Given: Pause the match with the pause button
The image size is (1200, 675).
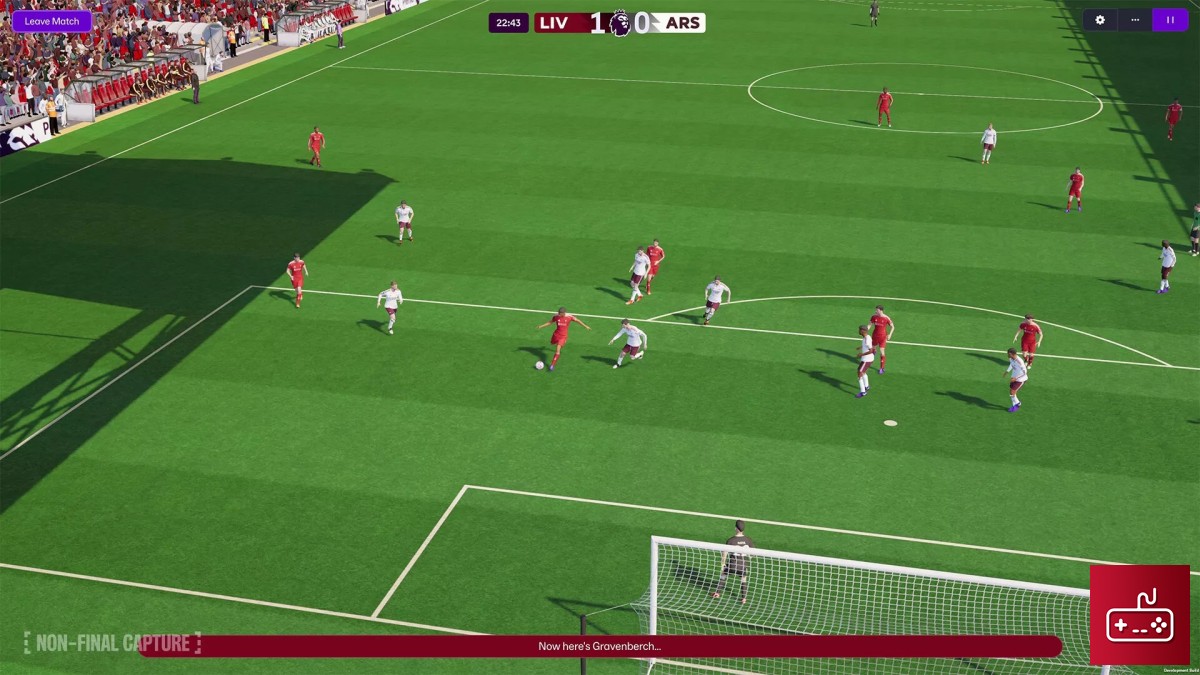Looking at the screenshot, I should (x=1170, y=20).
